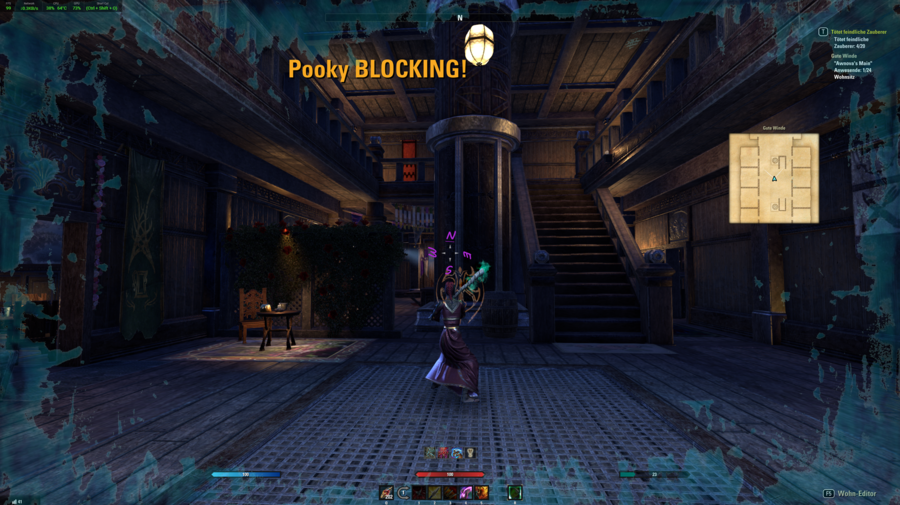
Task: Select the blue swirling buff icon
Action: point(456,453)
